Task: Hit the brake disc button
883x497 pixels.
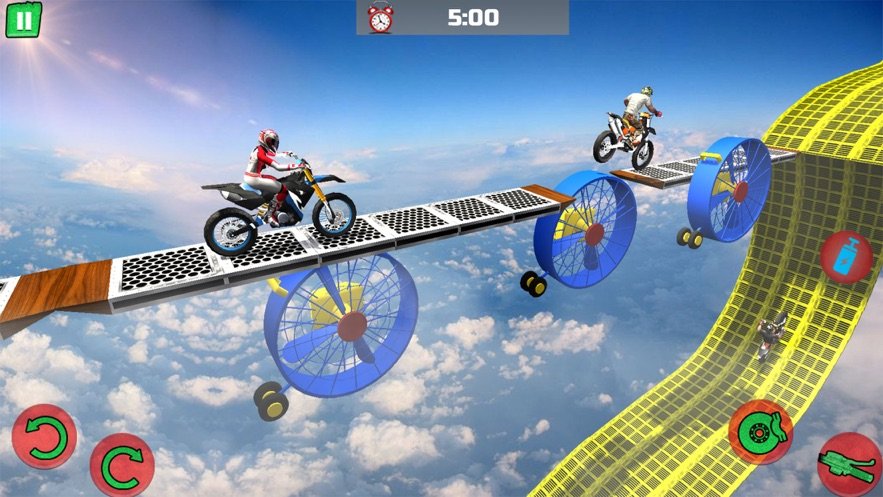Action: [x=761, y=431]
